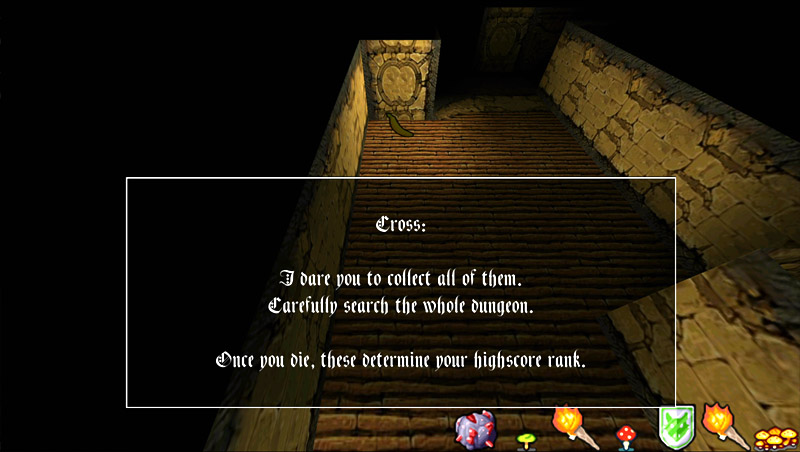Select the spiked gray rock item
This screenshot has width=800, height=452.
pos(475,429)
